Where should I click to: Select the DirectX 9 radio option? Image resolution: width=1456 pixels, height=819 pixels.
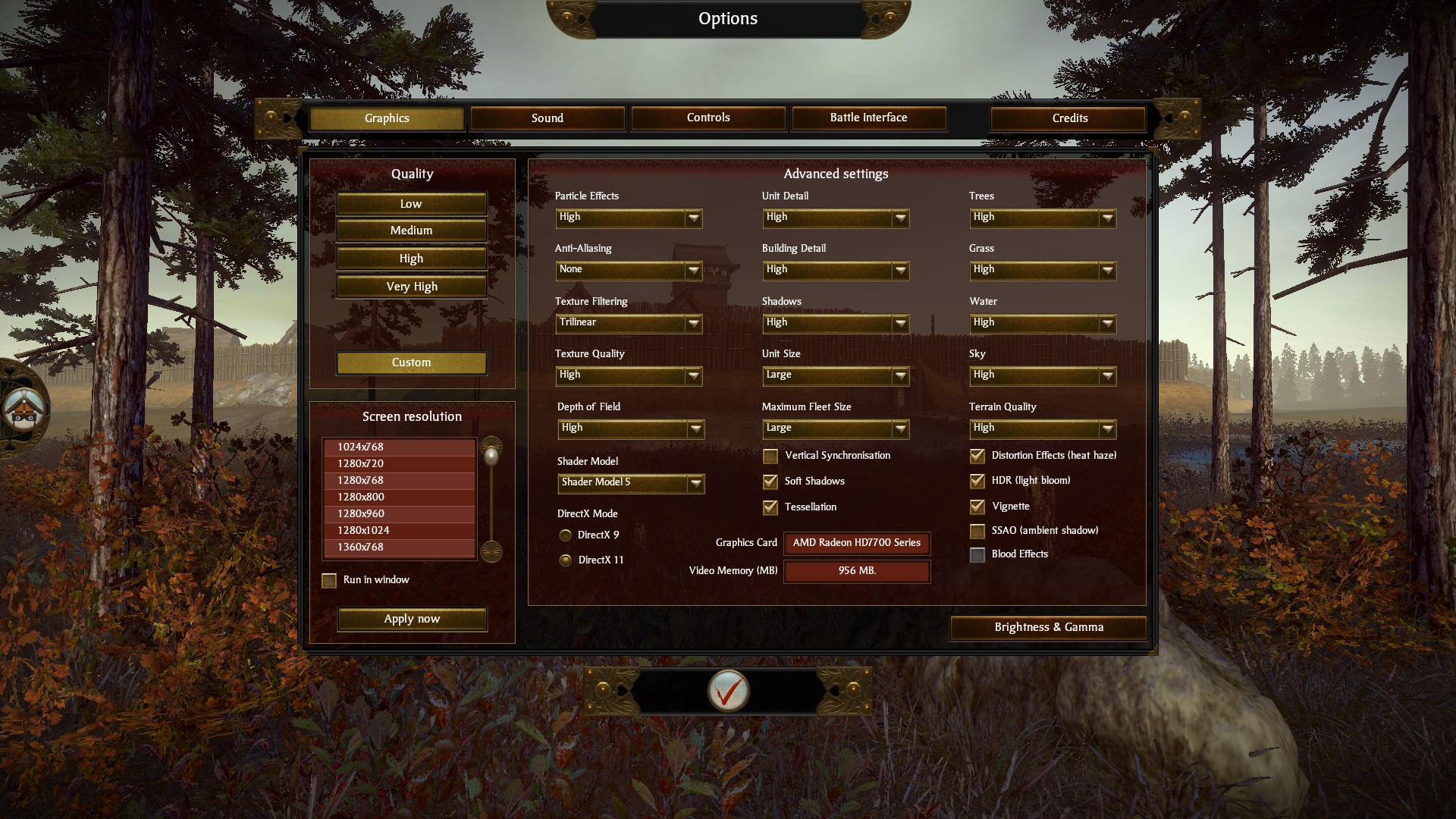click(566, 535)
